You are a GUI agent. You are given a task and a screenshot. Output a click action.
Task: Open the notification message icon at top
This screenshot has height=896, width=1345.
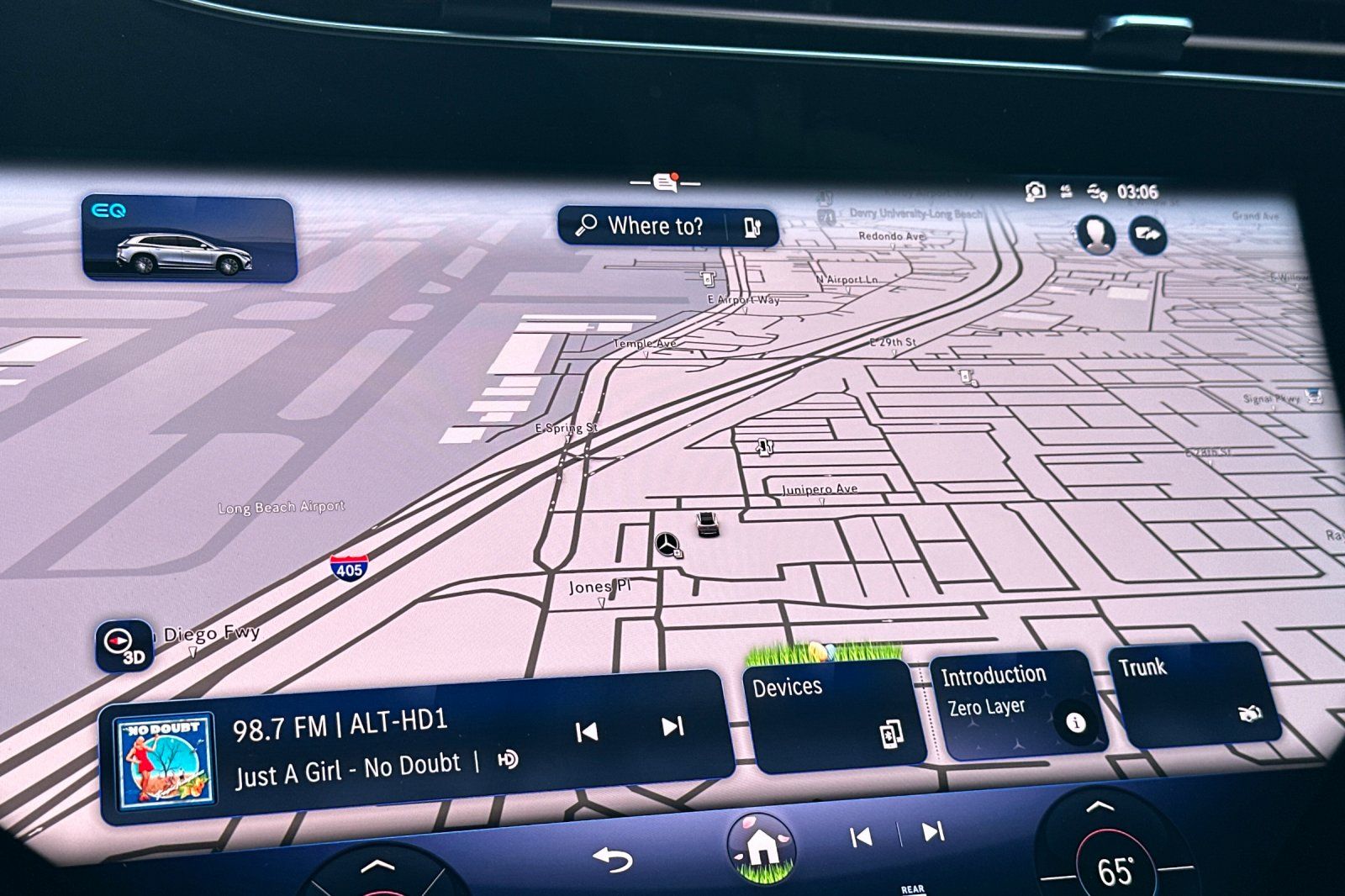(666, 182)
